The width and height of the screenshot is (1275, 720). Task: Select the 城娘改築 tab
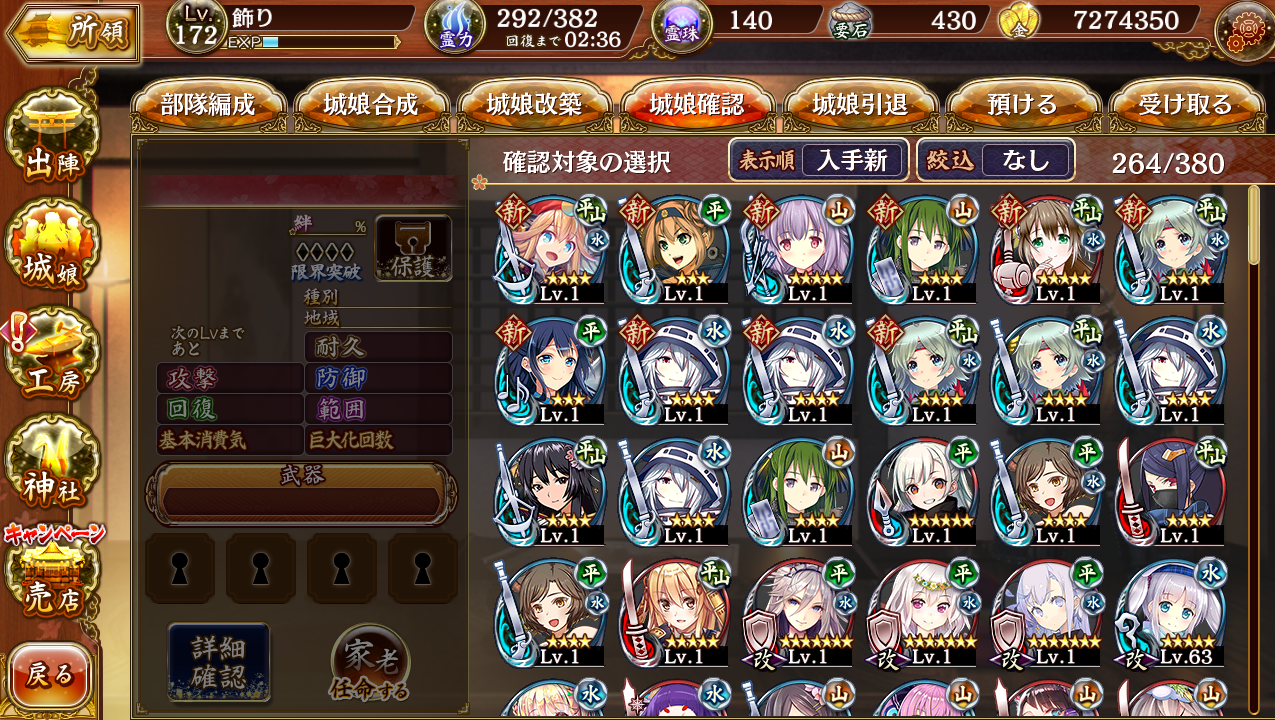(x=534, y=105)
